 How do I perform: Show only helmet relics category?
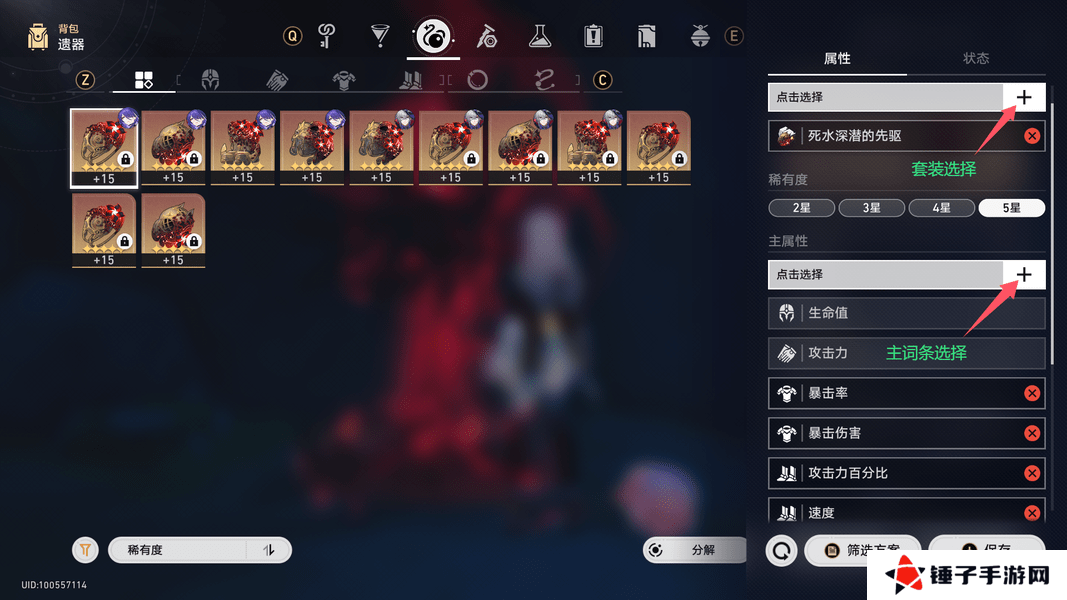[210, 80]
